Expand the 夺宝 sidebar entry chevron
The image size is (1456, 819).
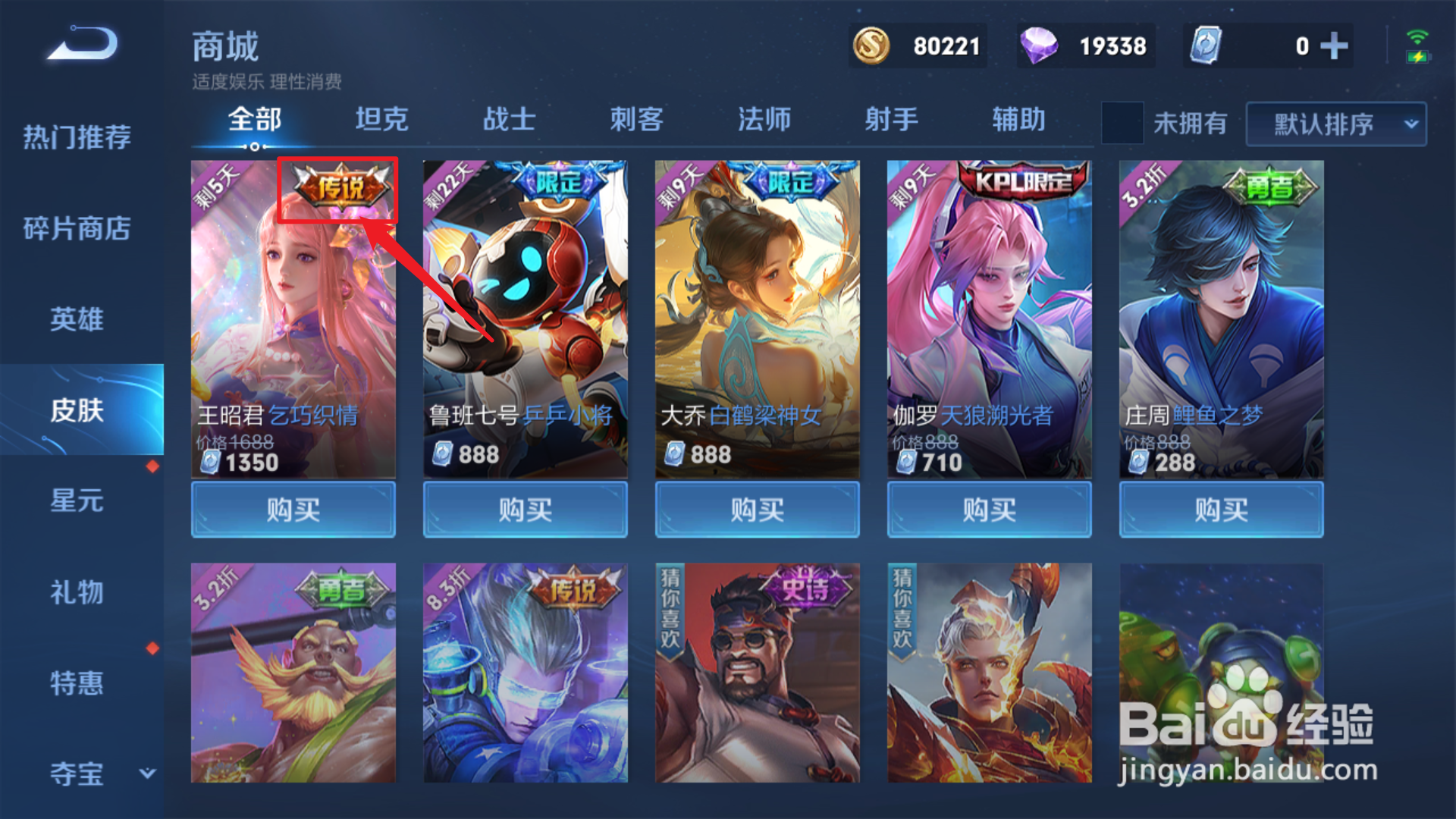click(x=146, y=774)
